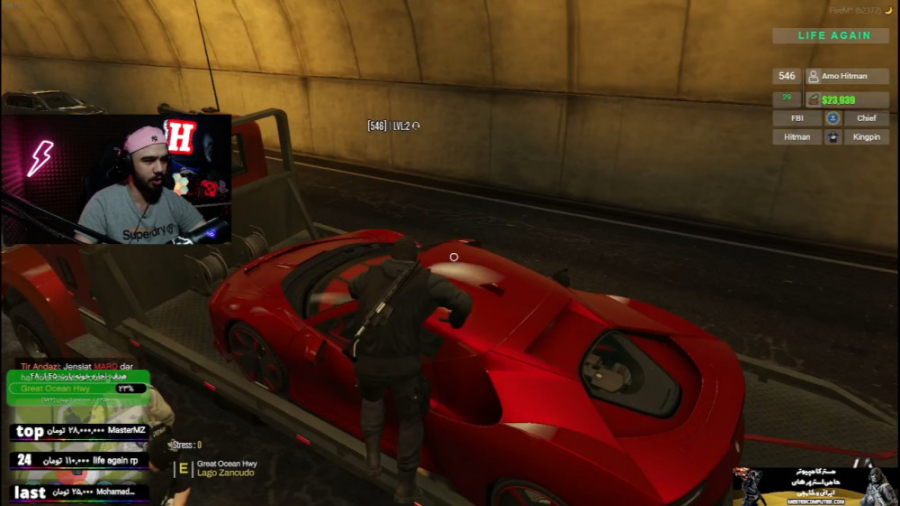The image size is (900, 506).
Task: Click the FBI badge icon
Action: 832,118
